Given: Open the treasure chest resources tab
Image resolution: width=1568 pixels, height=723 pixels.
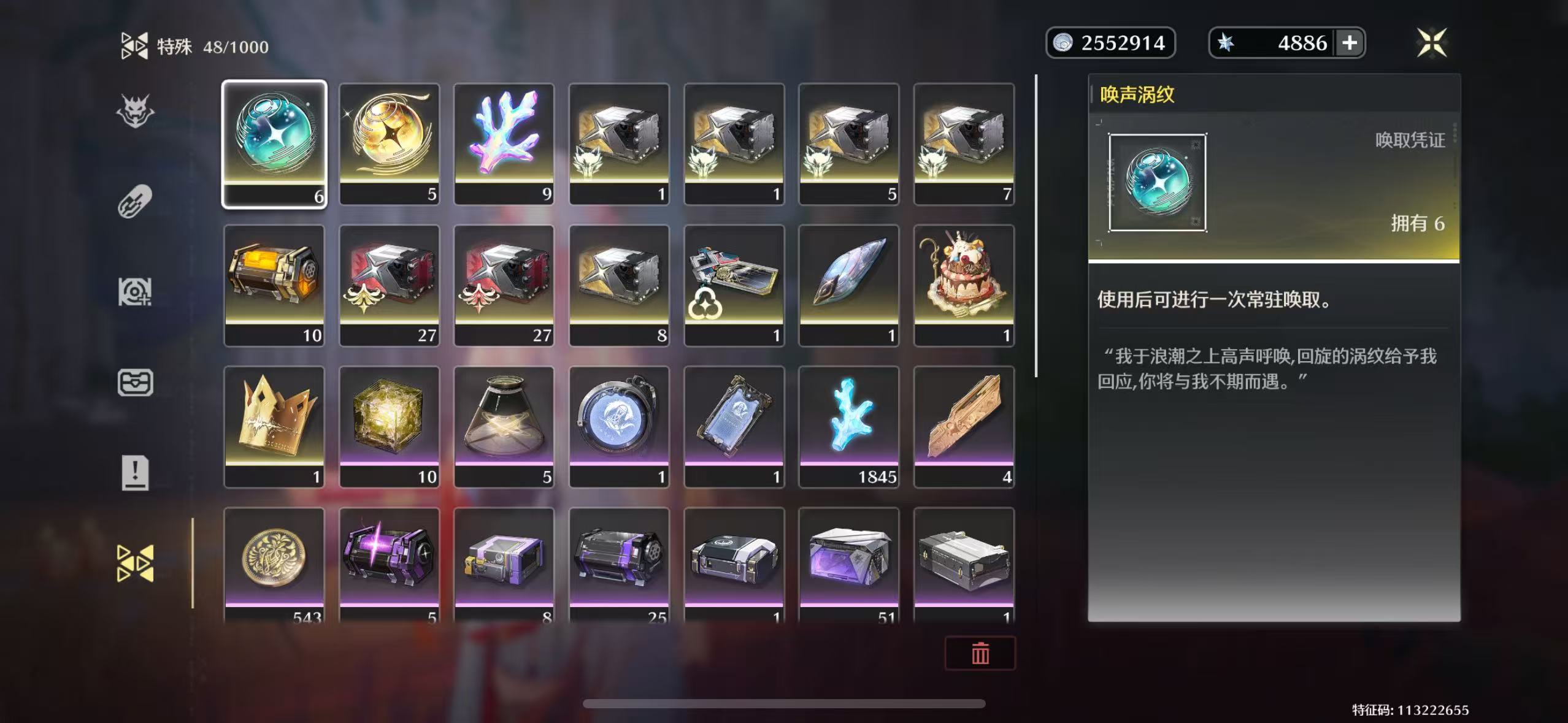Looking at the screenshot, I should pos(135,383).
